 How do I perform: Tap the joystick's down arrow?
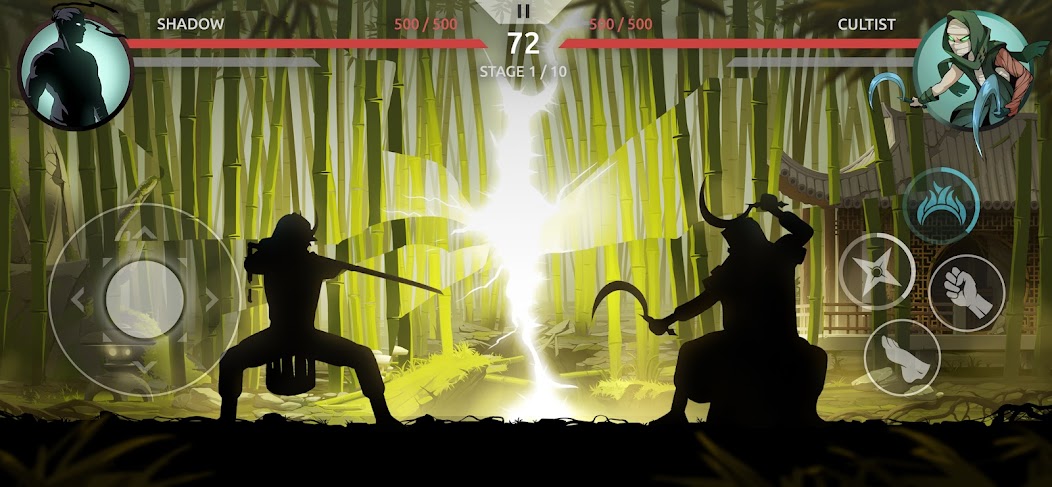(x=144, y=366)
